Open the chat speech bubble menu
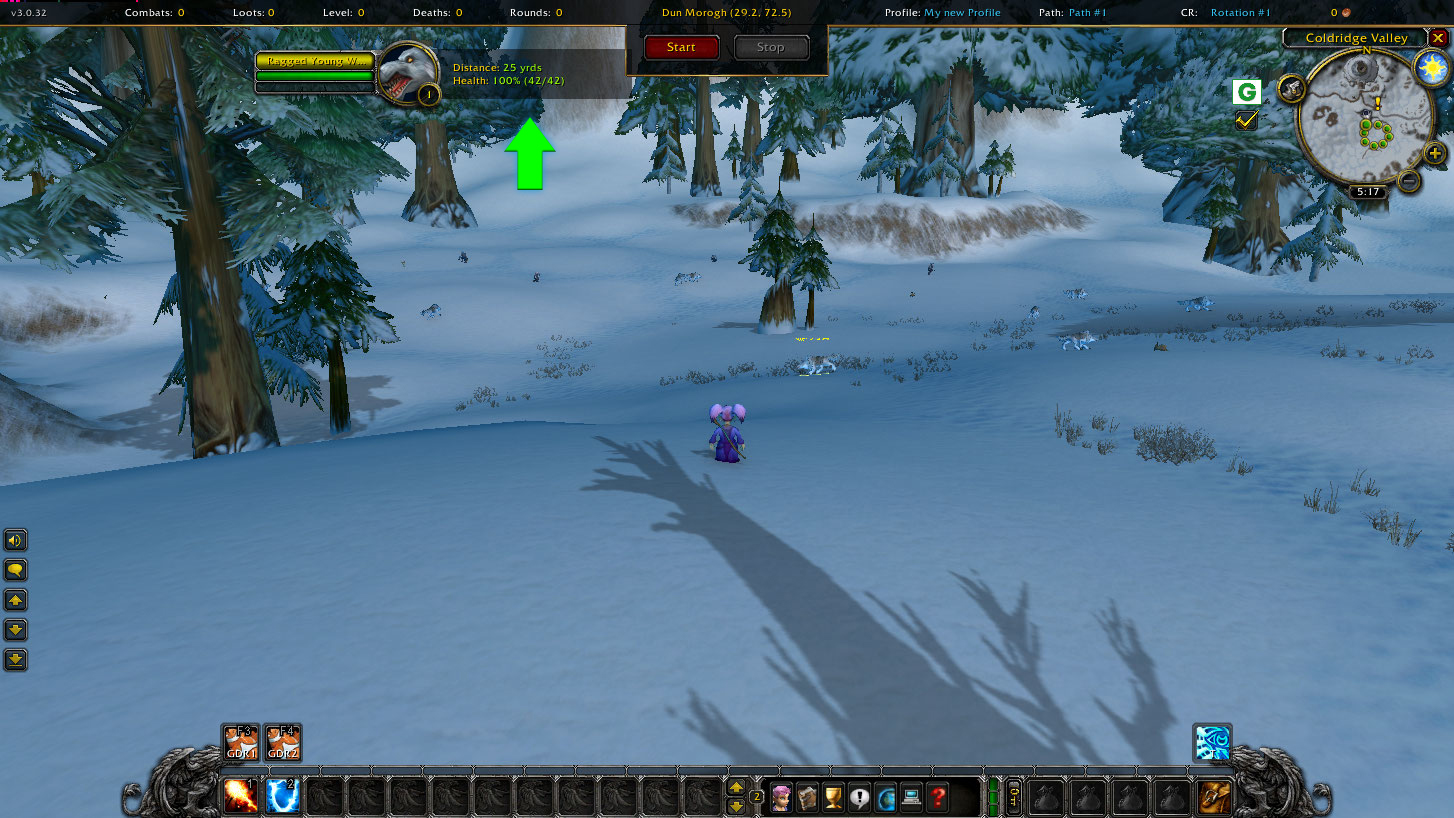Image resolution: width=1454 pixels, height=818 pixels. [16, 570]
